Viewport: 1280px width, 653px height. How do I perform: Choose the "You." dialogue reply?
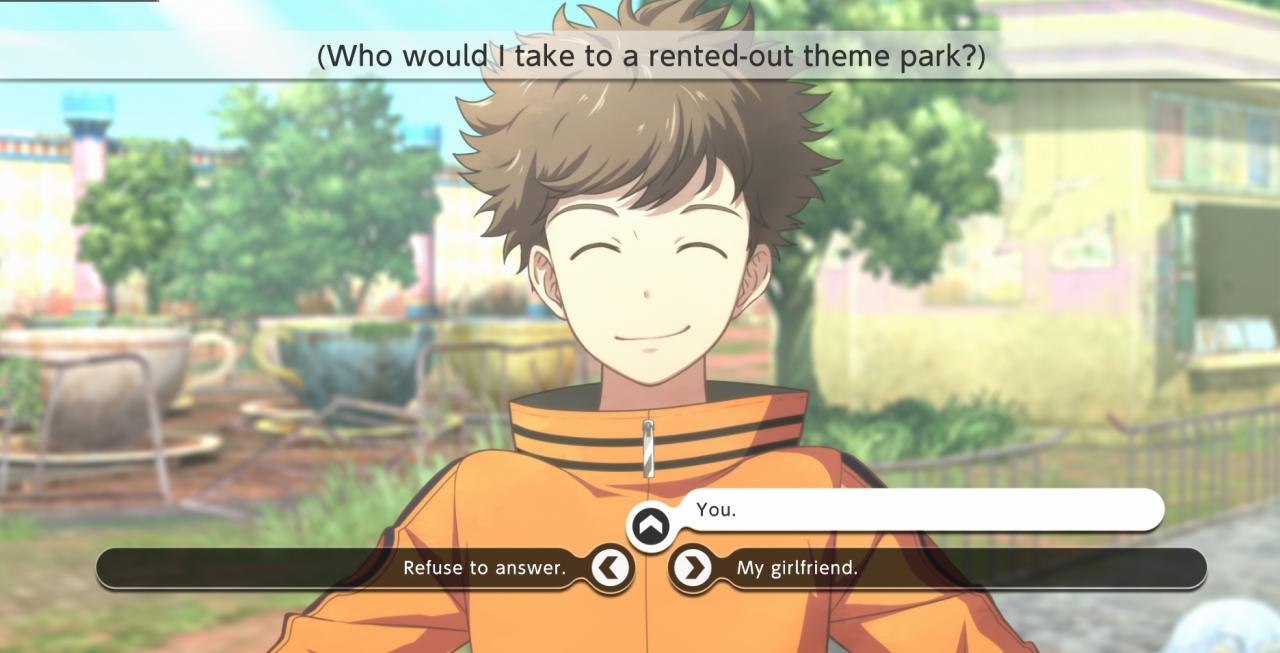(x=900, y=510)
